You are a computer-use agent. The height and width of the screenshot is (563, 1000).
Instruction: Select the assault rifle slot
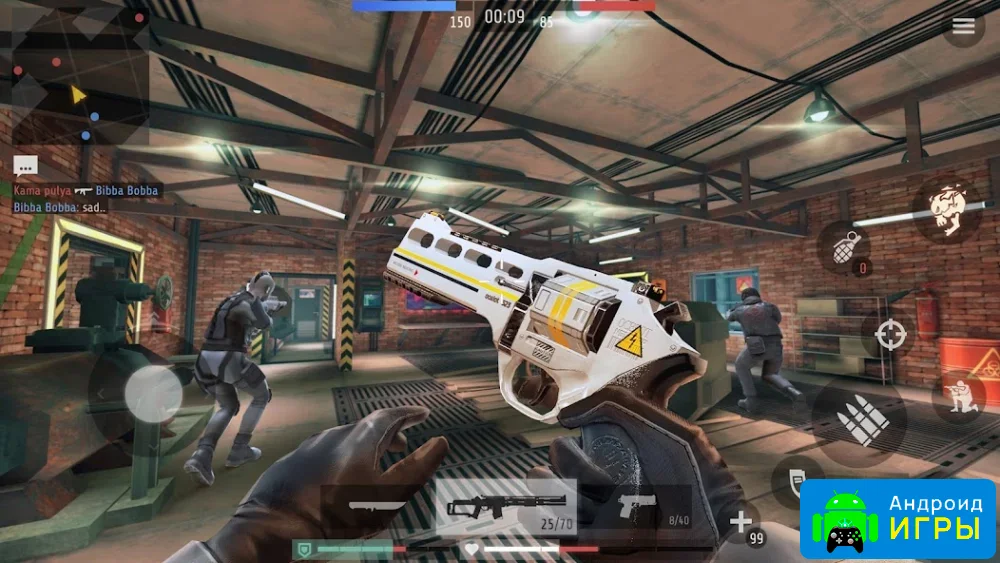tap(505, 506)
